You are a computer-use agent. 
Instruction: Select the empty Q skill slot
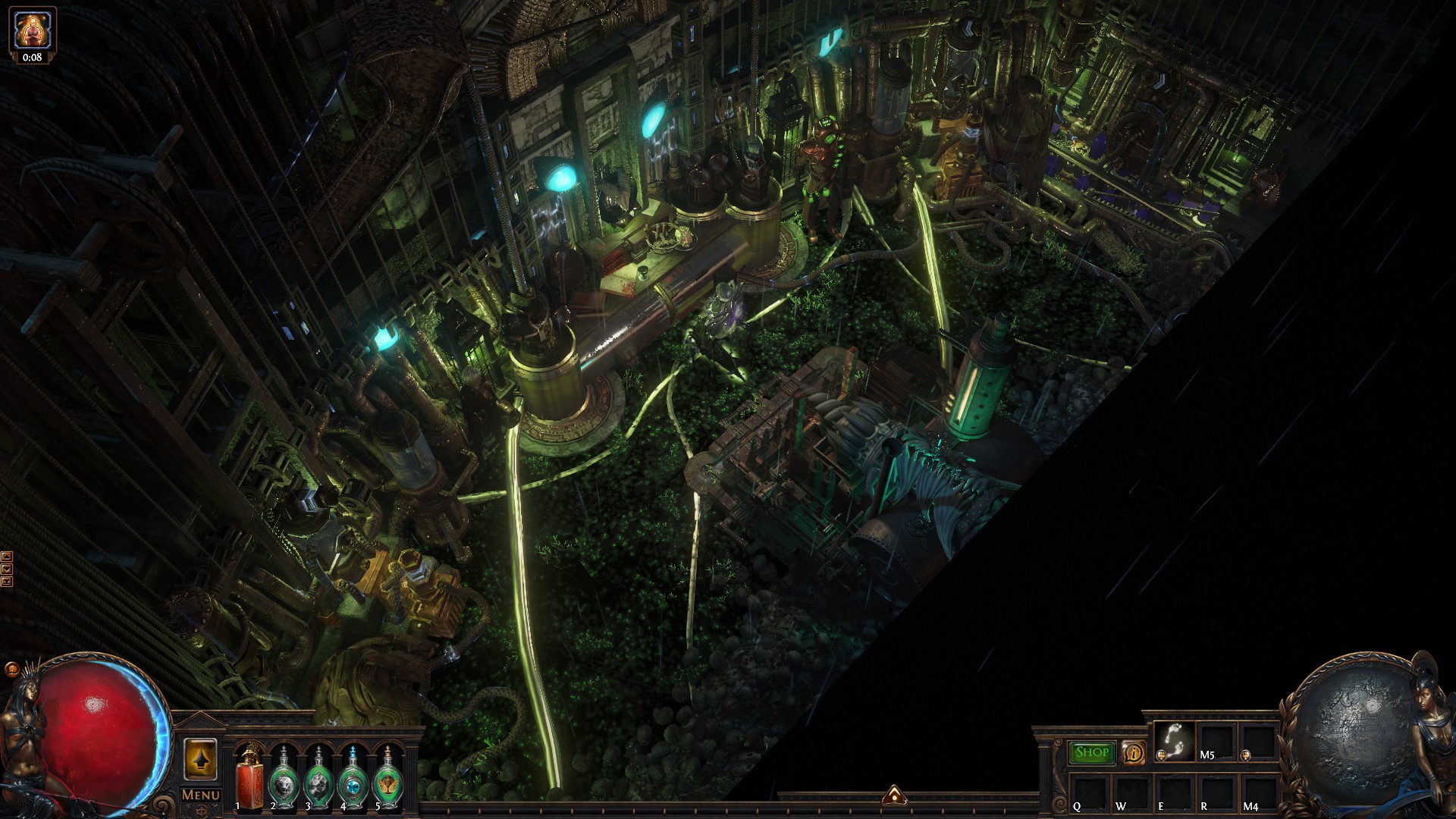coord(1090,792)
